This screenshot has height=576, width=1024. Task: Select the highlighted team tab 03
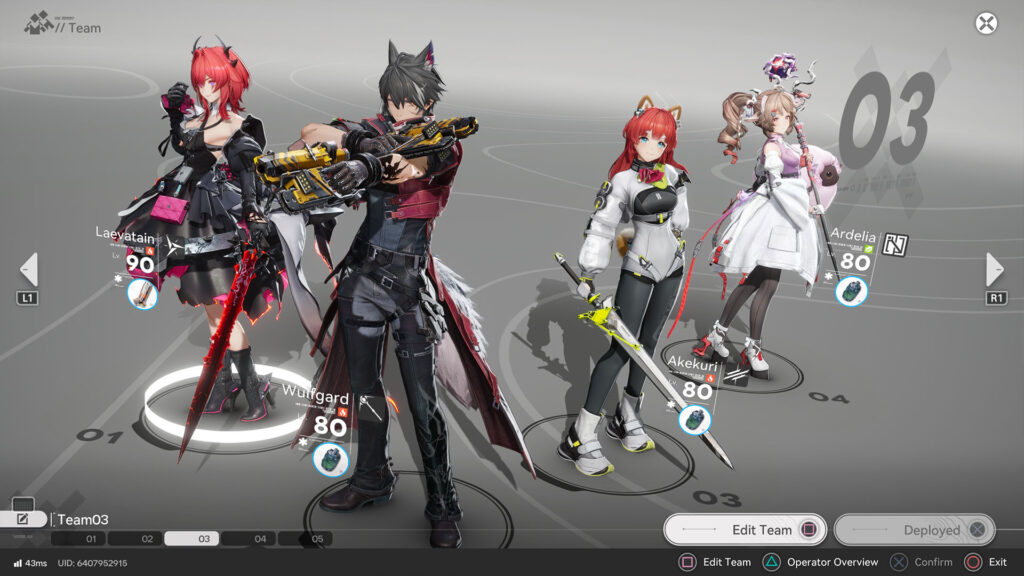[204, 539]
